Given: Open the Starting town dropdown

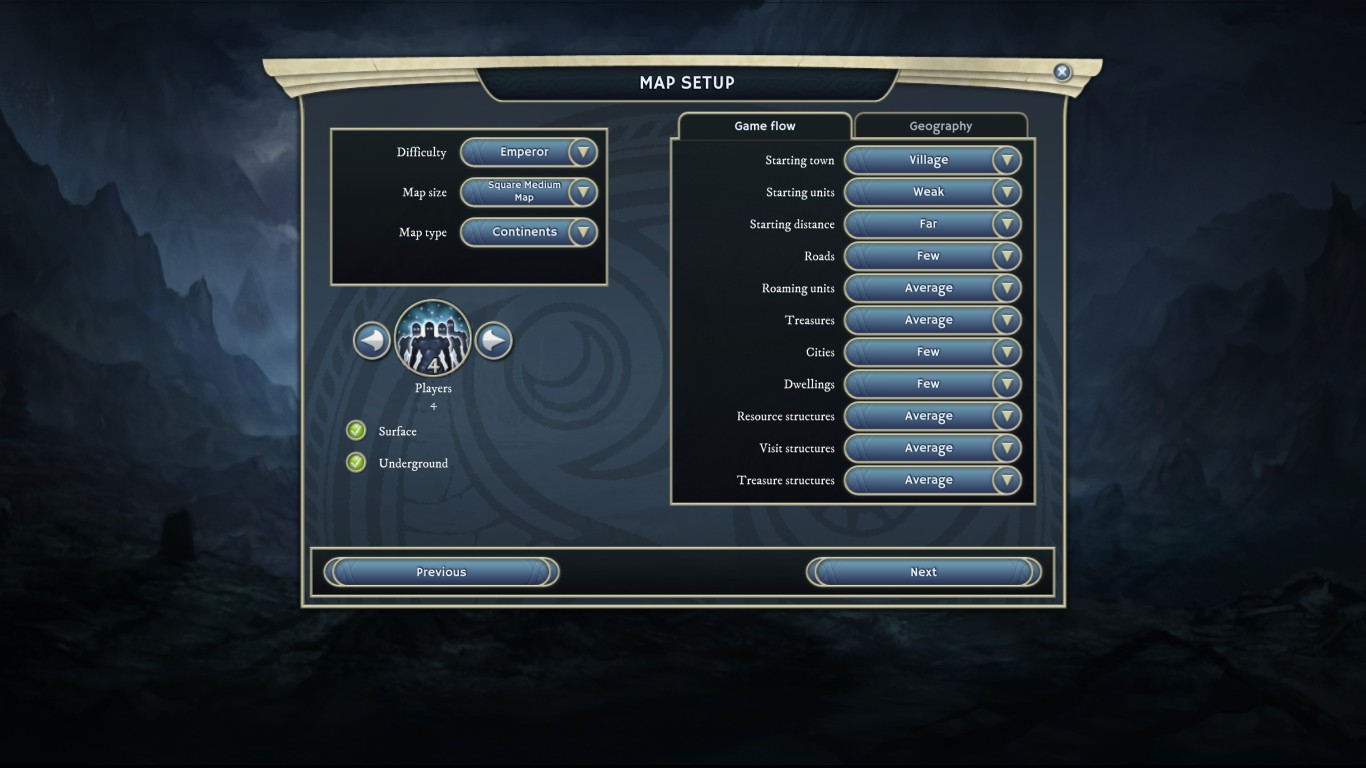Looking at the screenshot, I should (932, 160).
